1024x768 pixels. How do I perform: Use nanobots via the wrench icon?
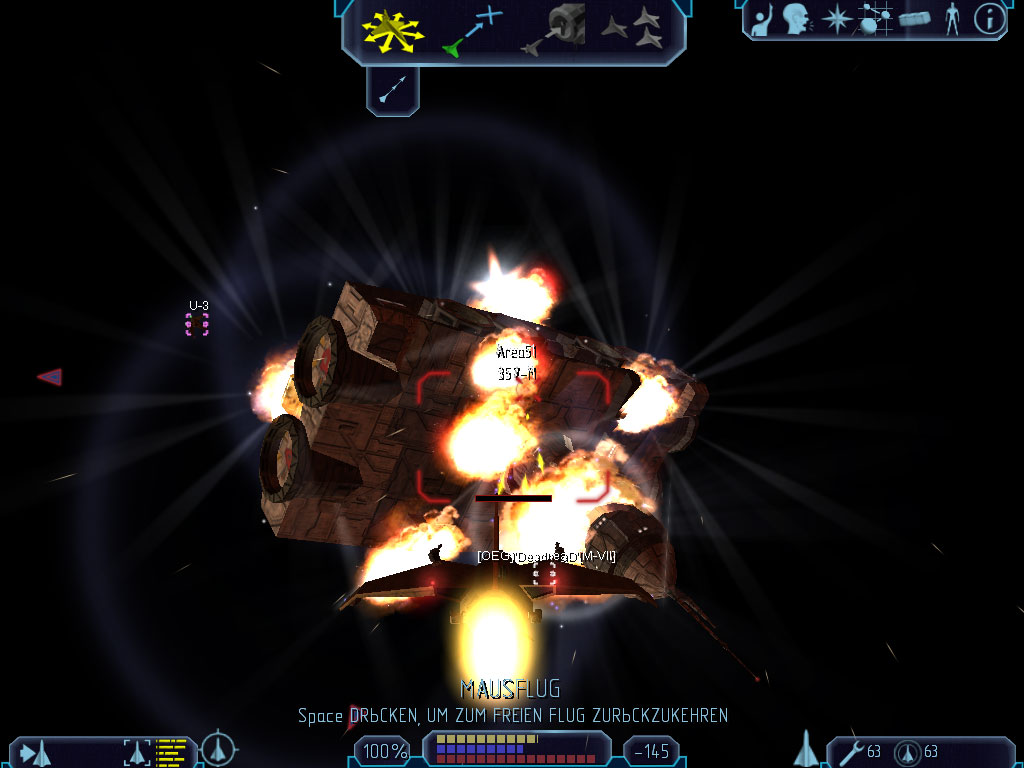tap(851, 752)
